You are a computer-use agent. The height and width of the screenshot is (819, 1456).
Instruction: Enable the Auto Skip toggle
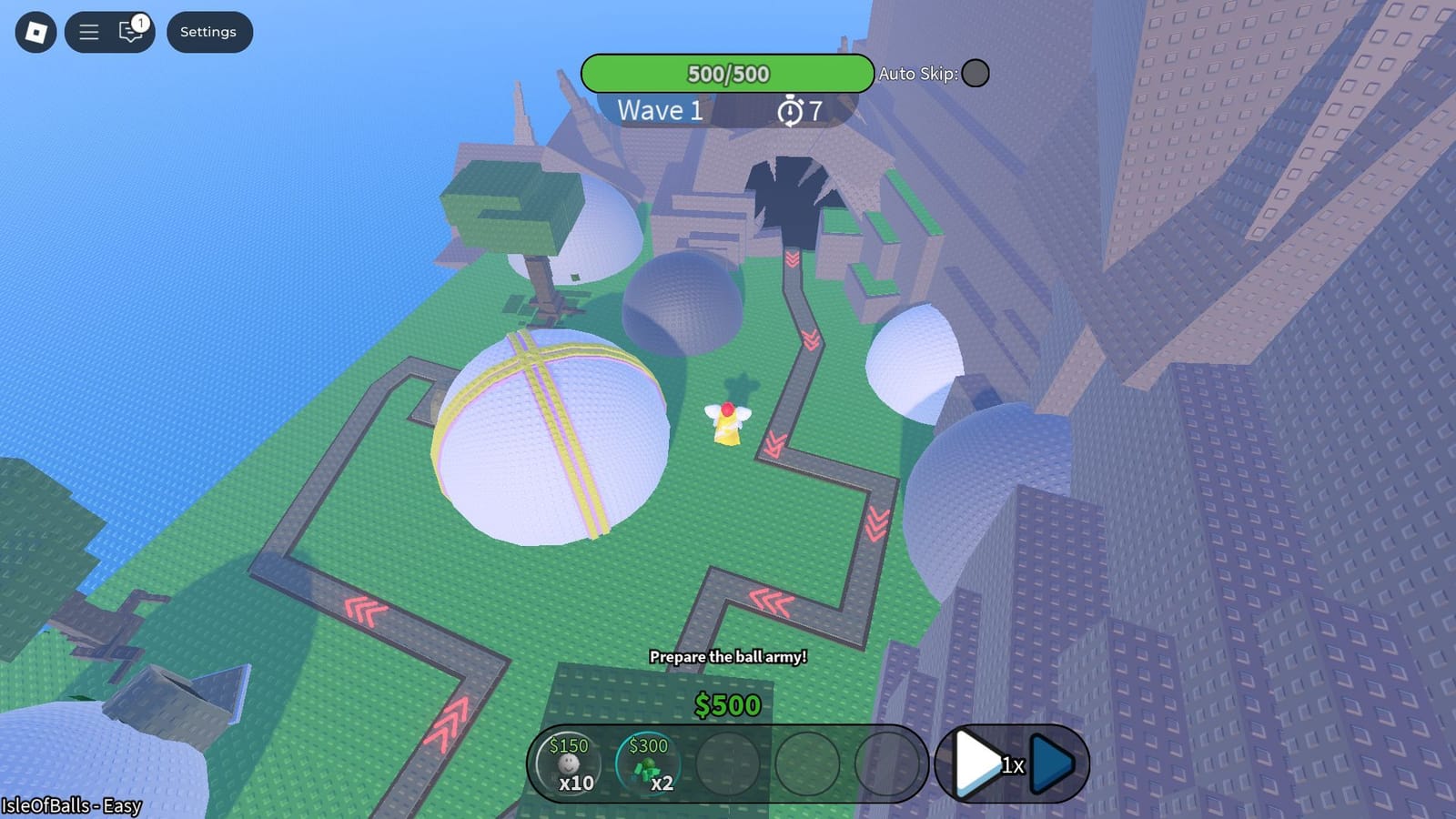pos(976,74)
